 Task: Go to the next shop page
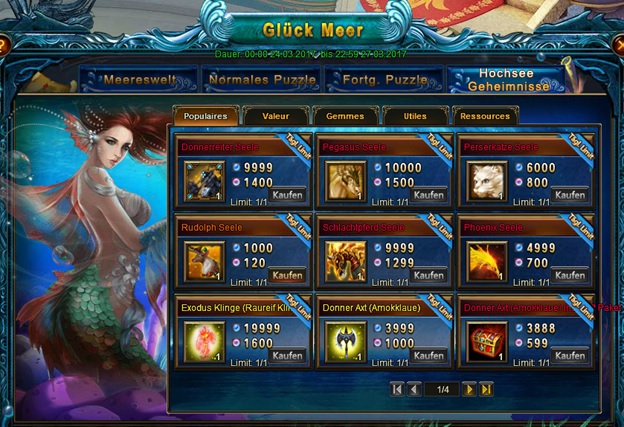pyautogui.click(x=469, y=389)
